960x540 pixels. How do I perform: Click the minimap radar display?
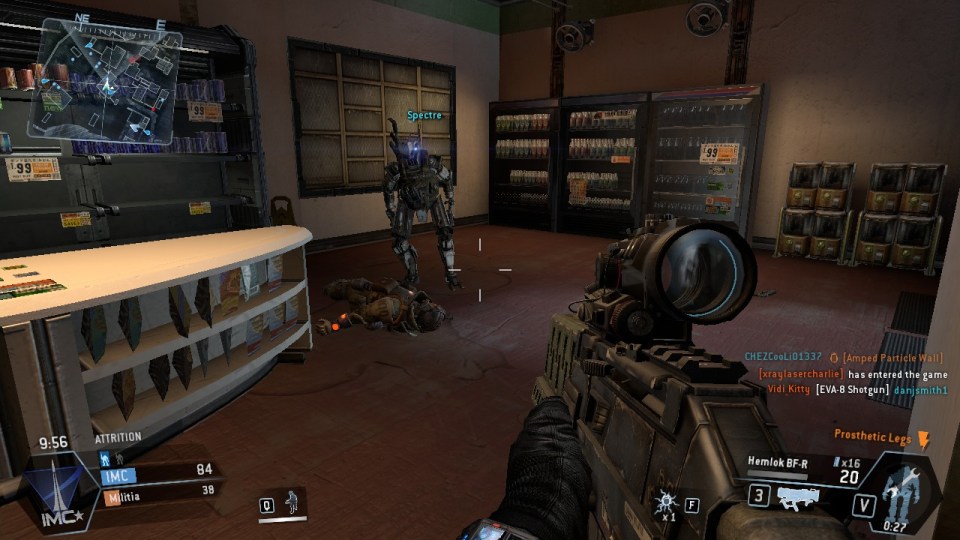point(104,75)
